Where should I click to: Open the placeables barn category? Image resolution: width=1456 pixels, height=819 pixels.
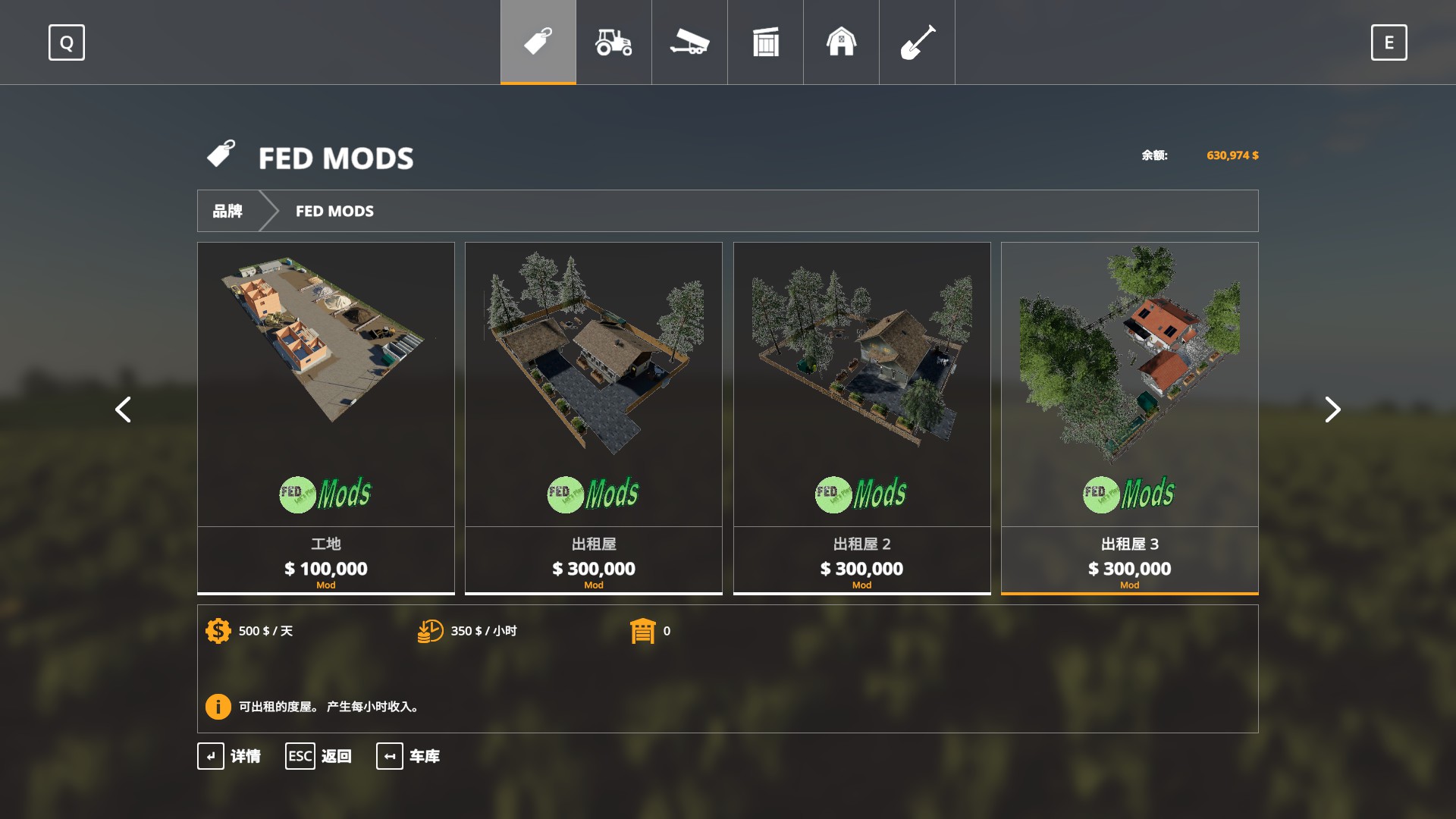(841, 42)
